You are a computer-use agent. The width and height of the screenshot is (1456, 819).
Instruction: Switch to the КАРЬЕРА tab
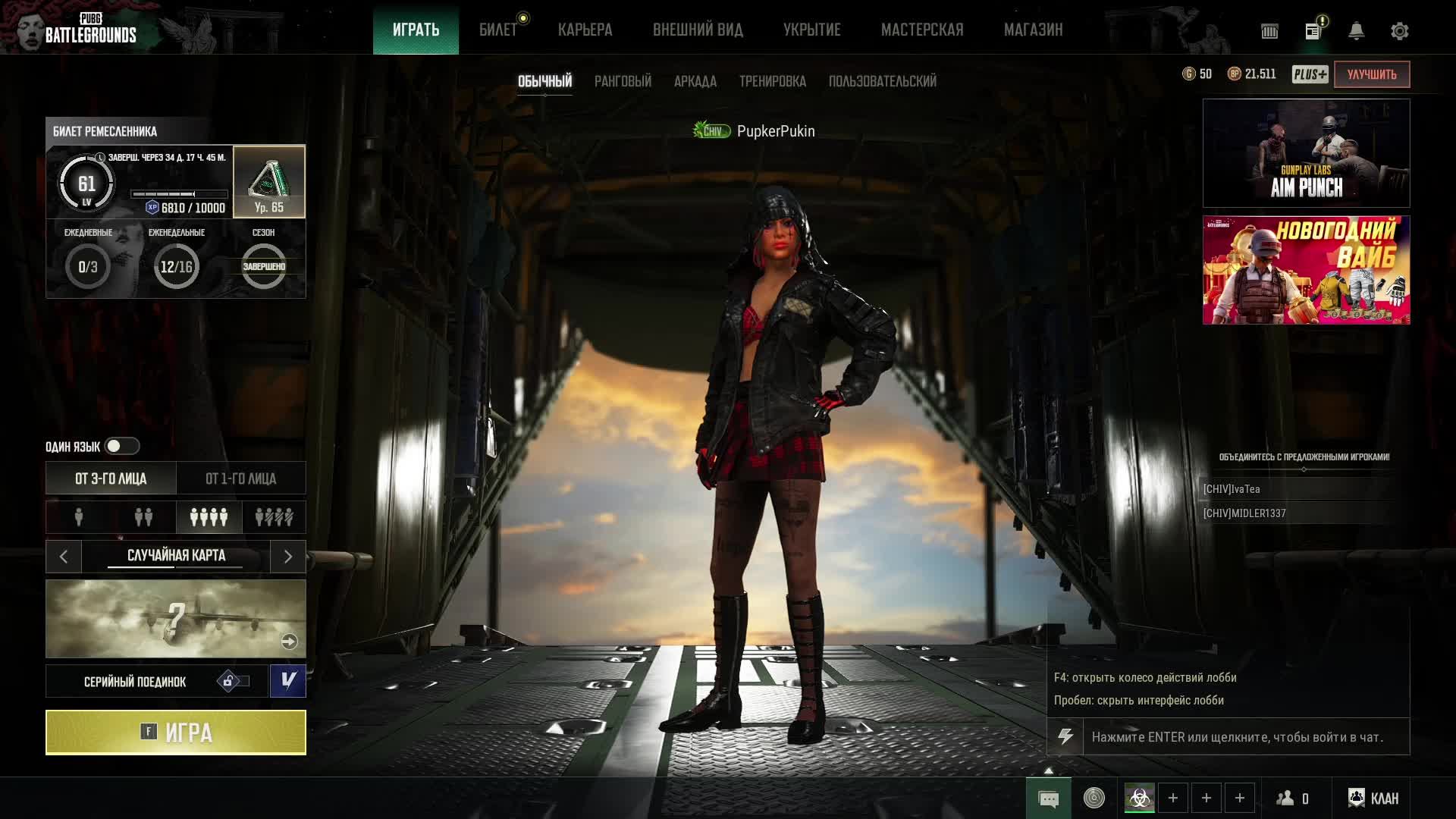click(585, 30)
